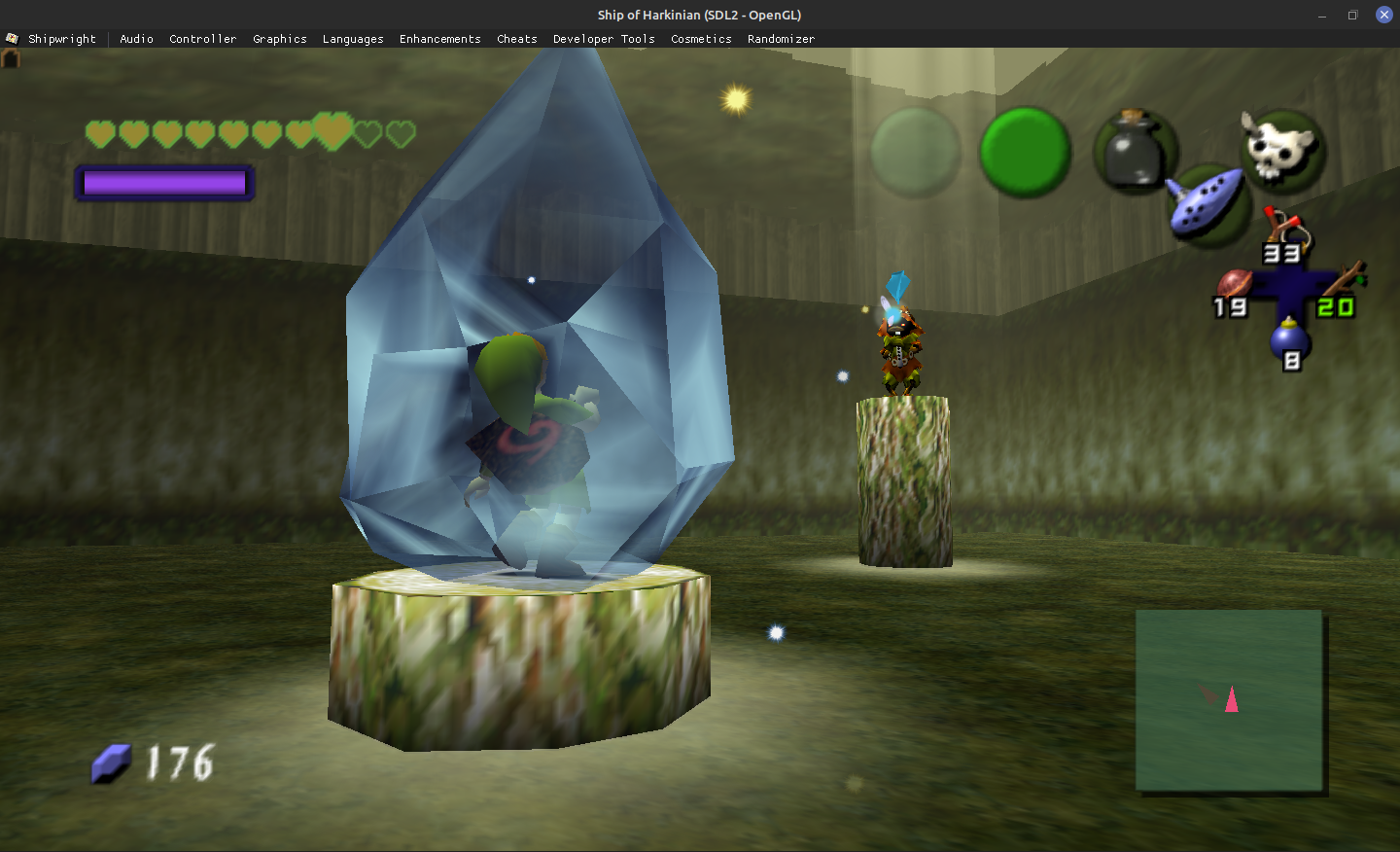
Task: Toggle the Audio settings menu
Action: click(x=136, y=39)
